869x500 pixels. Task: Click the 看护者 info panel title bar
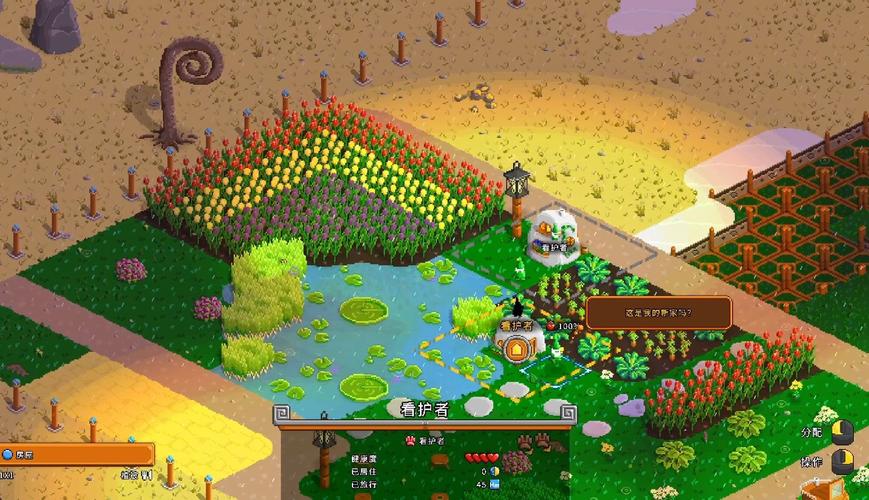pyautogui.click(x=424, y=410)
